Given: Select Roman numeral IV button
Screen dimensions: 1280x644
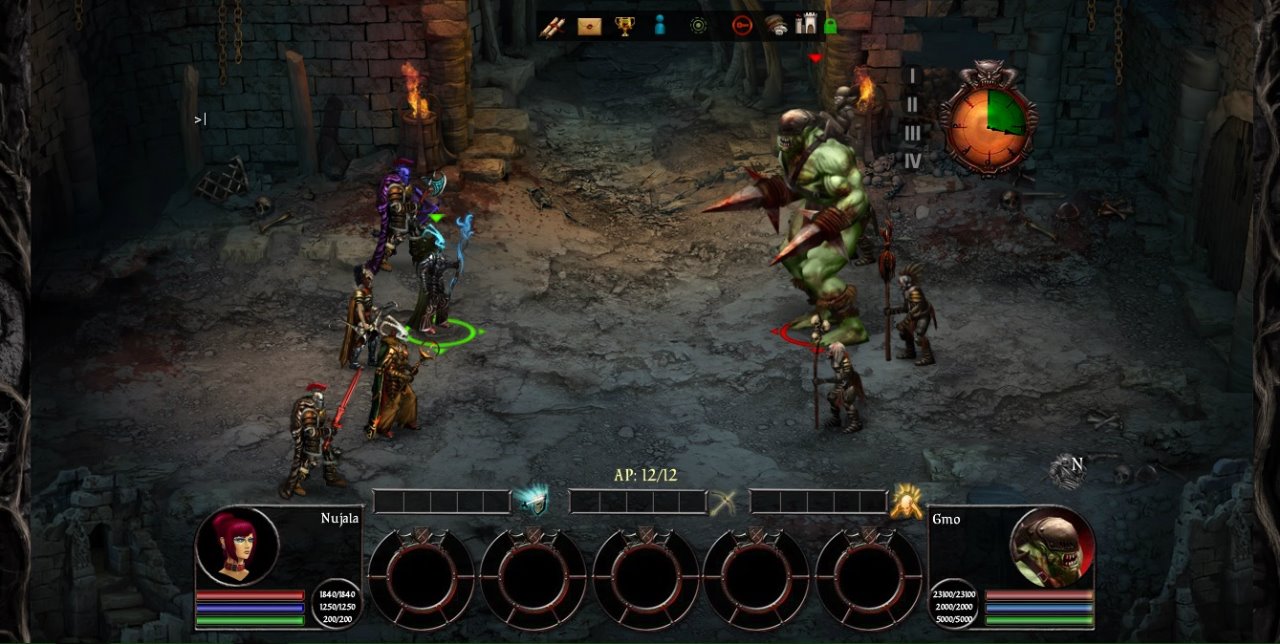Looking at the screenshot, I should [912, 160].
